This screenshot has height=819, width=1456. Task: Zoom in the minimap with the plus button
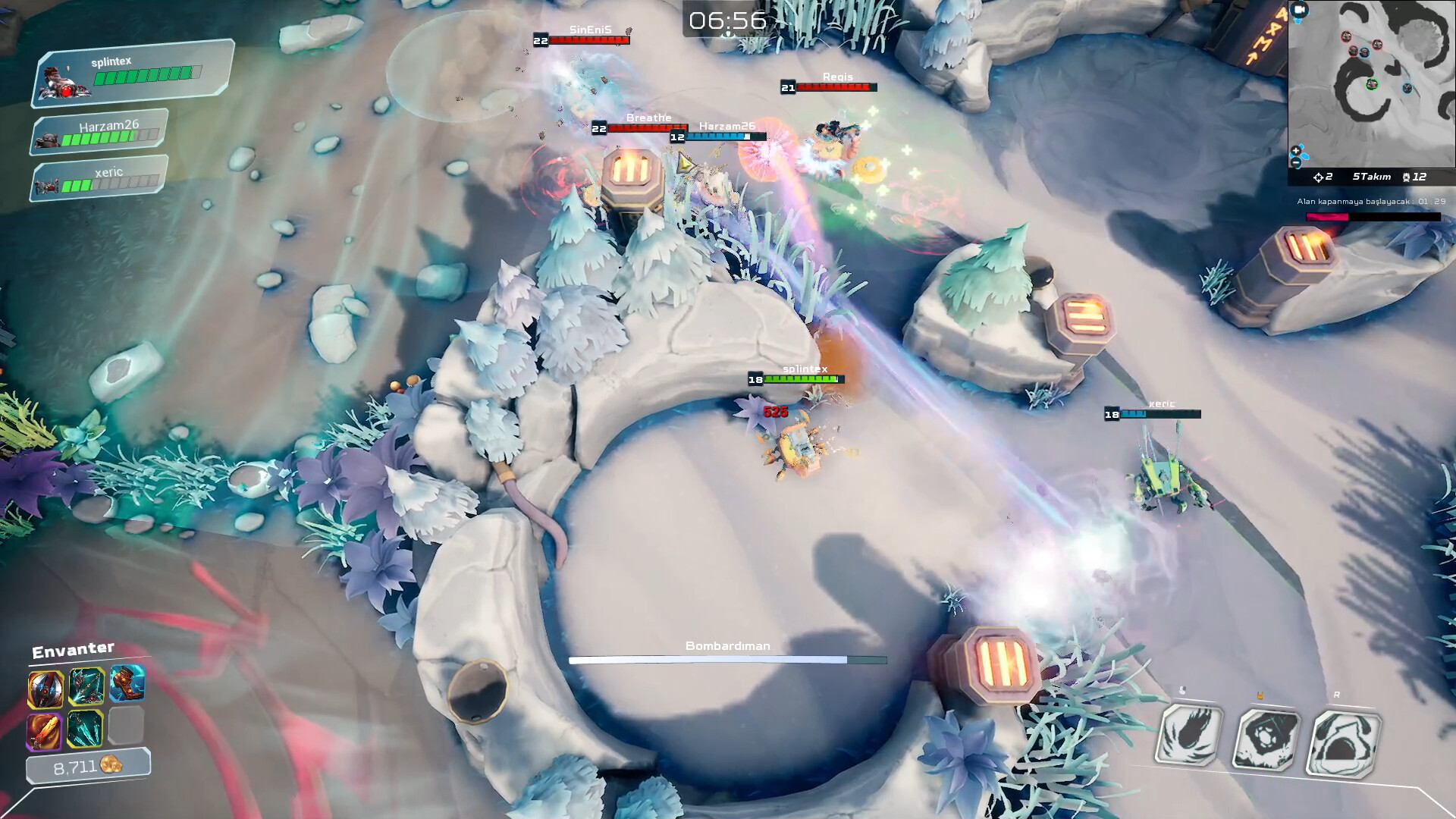[1296, 151]
